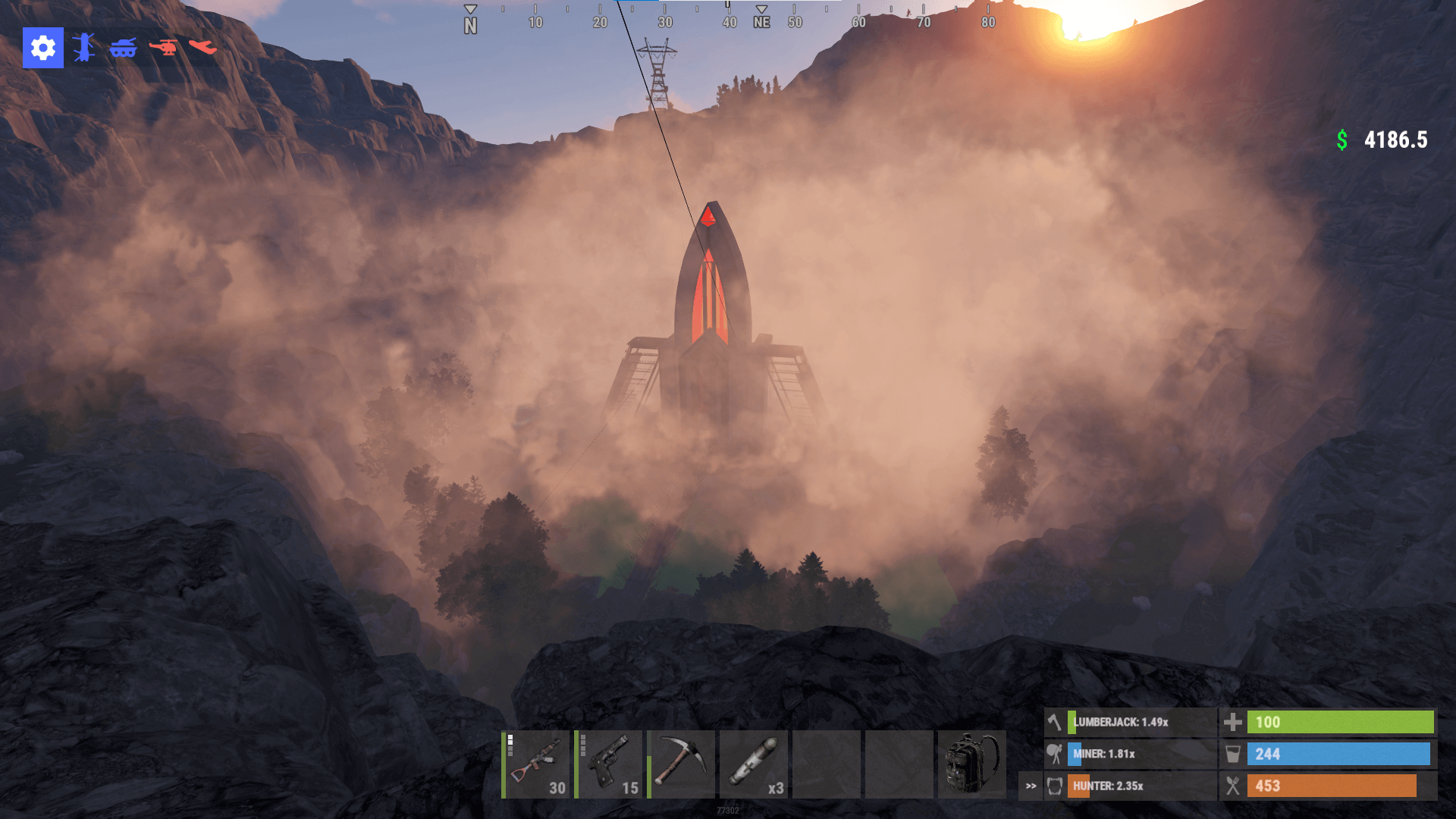Open the gear settings button
The height and width of the screenshot is (819, 1456).
tap(42, 48)
